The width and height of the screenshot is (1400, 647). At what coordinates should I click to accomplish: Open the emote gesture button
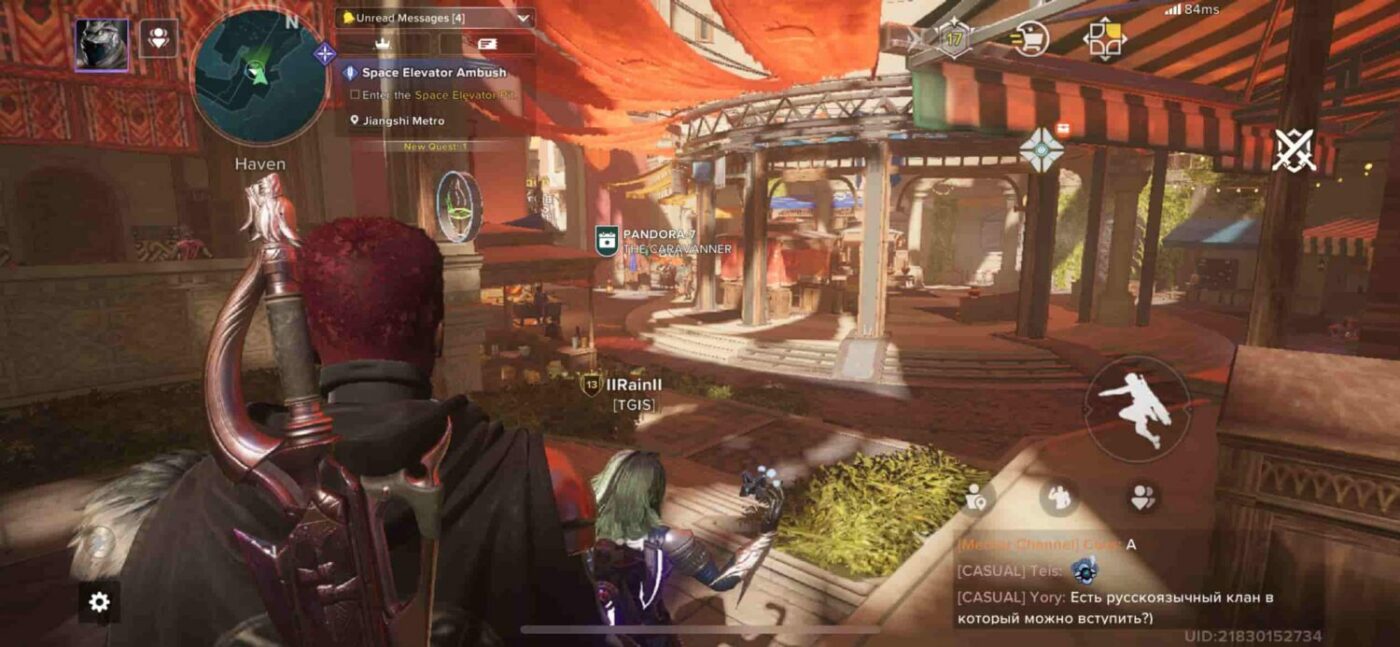1058,496
